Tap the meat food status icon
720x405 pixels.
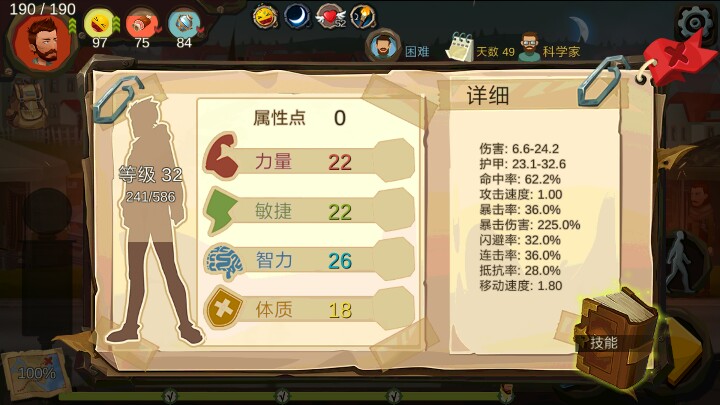pyautogui.click(x=141, y=22)
